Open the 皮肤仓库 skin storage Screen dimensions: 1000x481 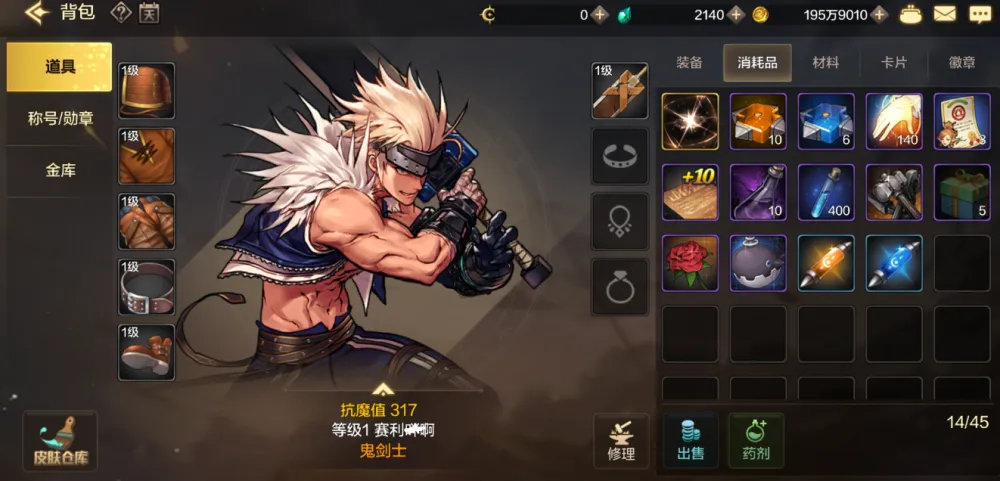point(59,441)
